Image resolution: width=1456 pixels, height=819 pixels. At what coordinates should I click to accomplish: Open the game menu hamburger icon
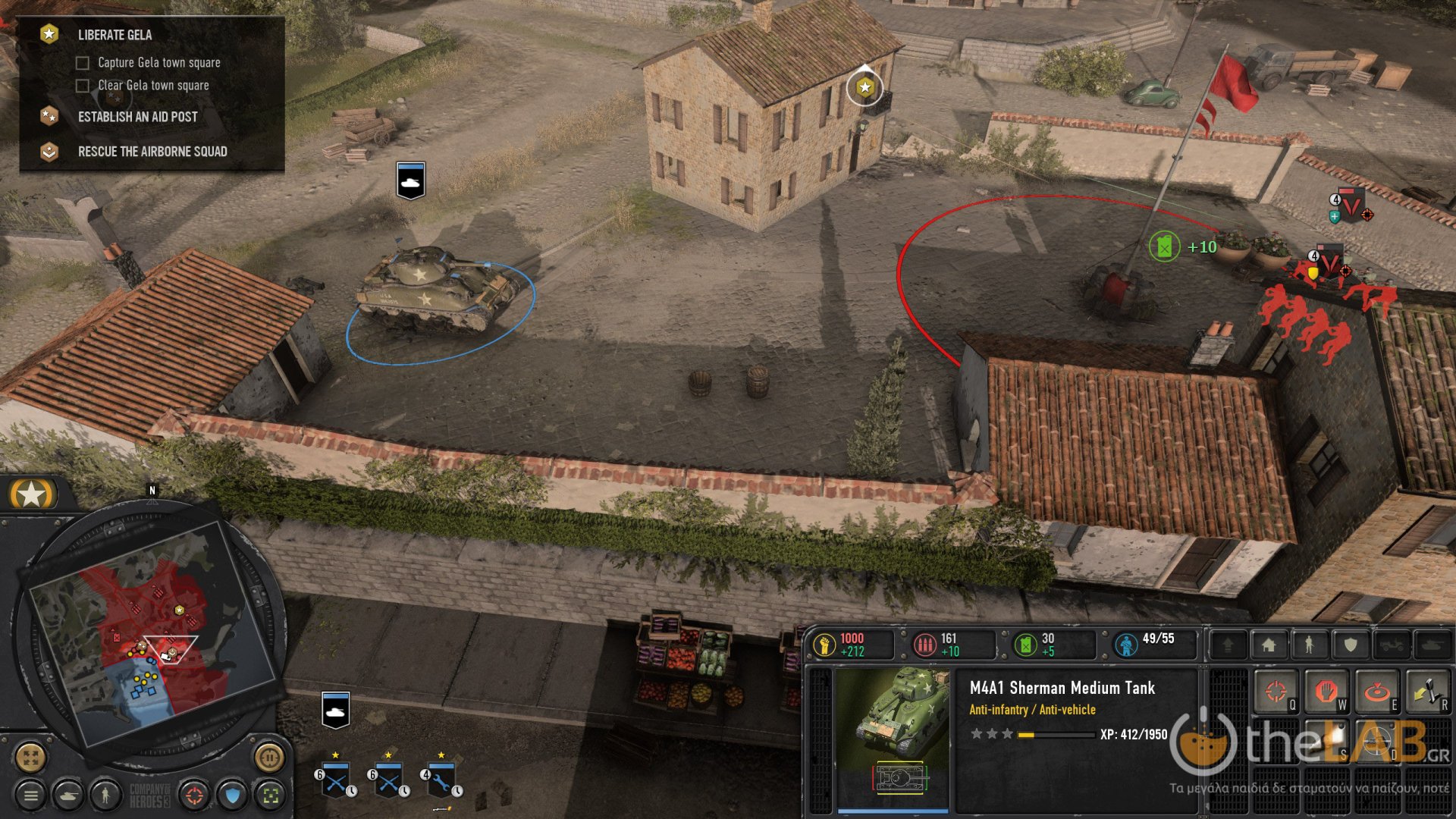tap(30, 795)
